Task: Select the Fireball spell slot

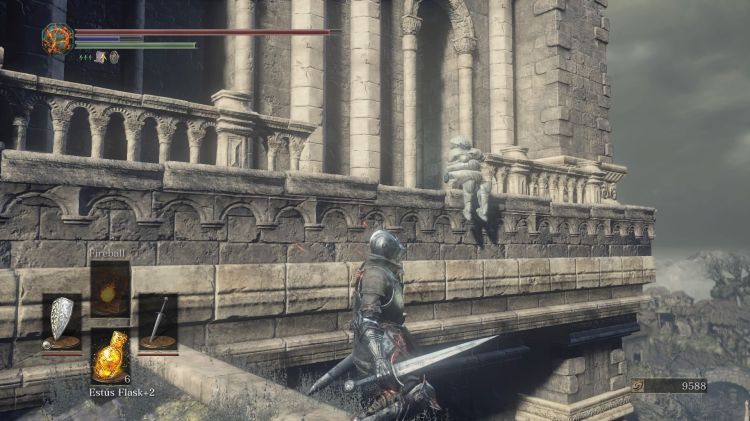Action: 110,290
